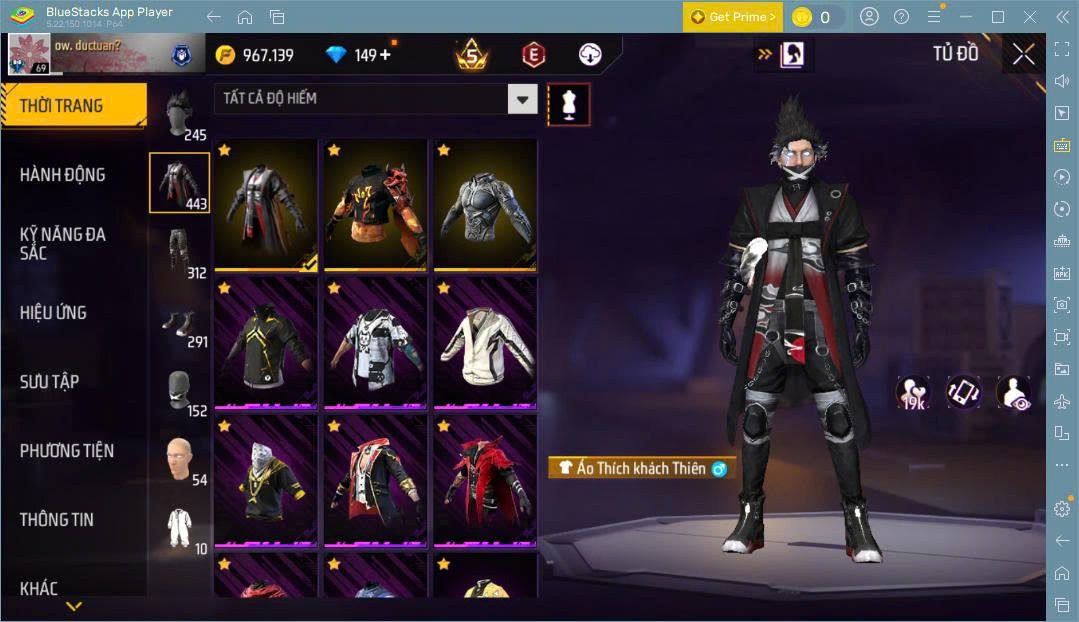Toggle the character visibility eye icon
Screen dimensions: 1079x622
click(x=1013, y=392)
